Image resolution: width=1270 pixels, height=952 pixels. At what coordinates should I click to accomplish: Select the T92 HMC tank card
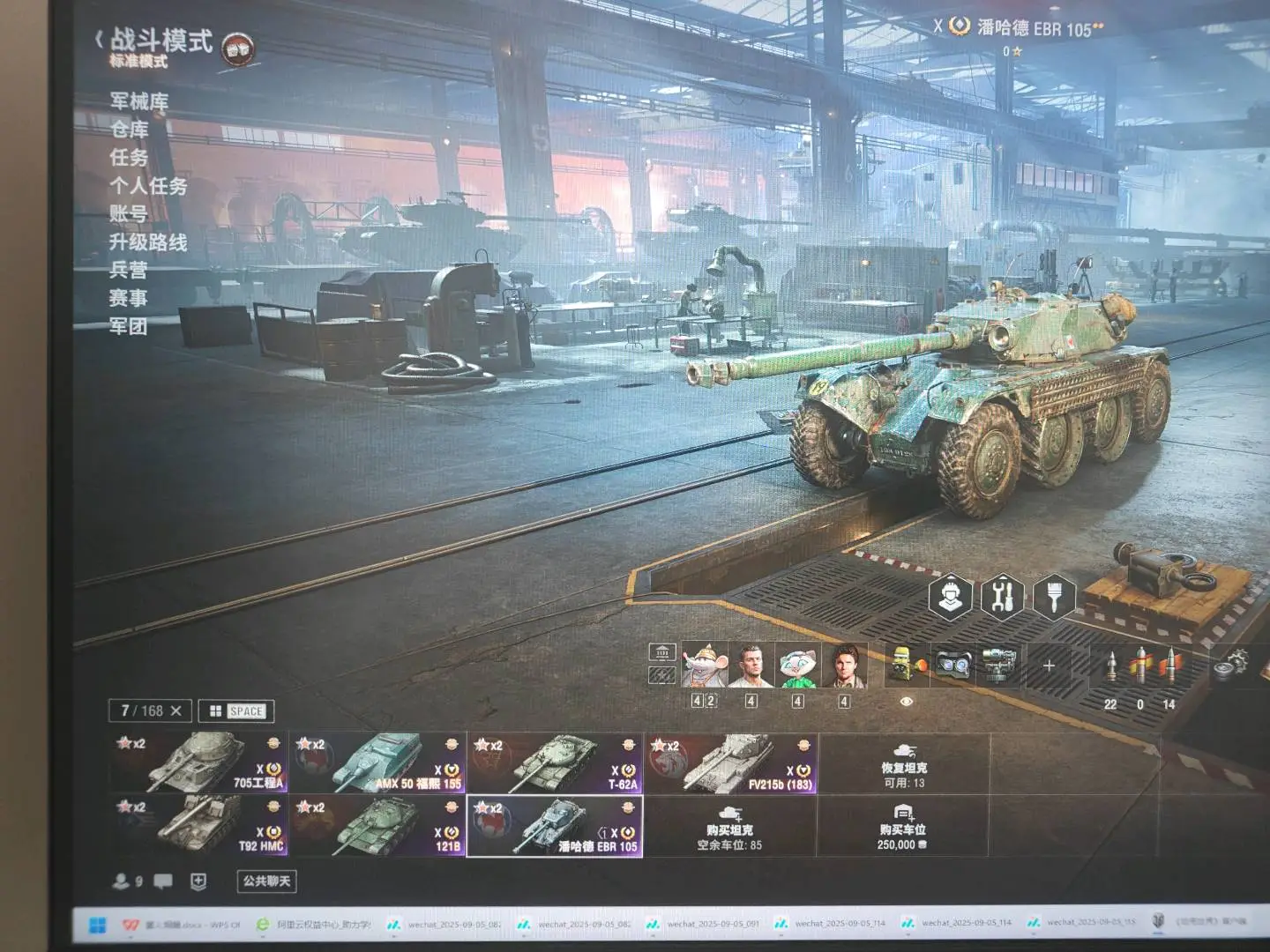point(200,826)
